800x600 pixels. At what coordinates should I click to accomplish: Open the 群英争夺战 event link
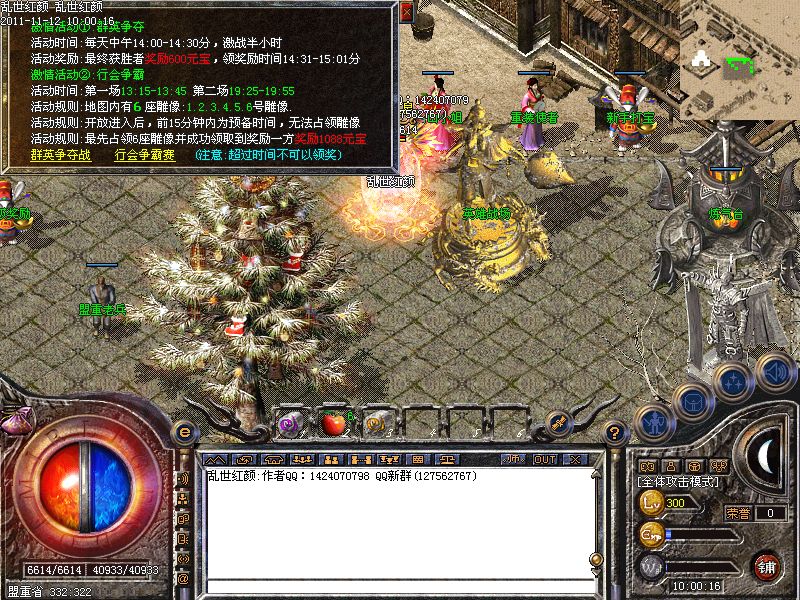pyautogui.click(x=60, y=155)
